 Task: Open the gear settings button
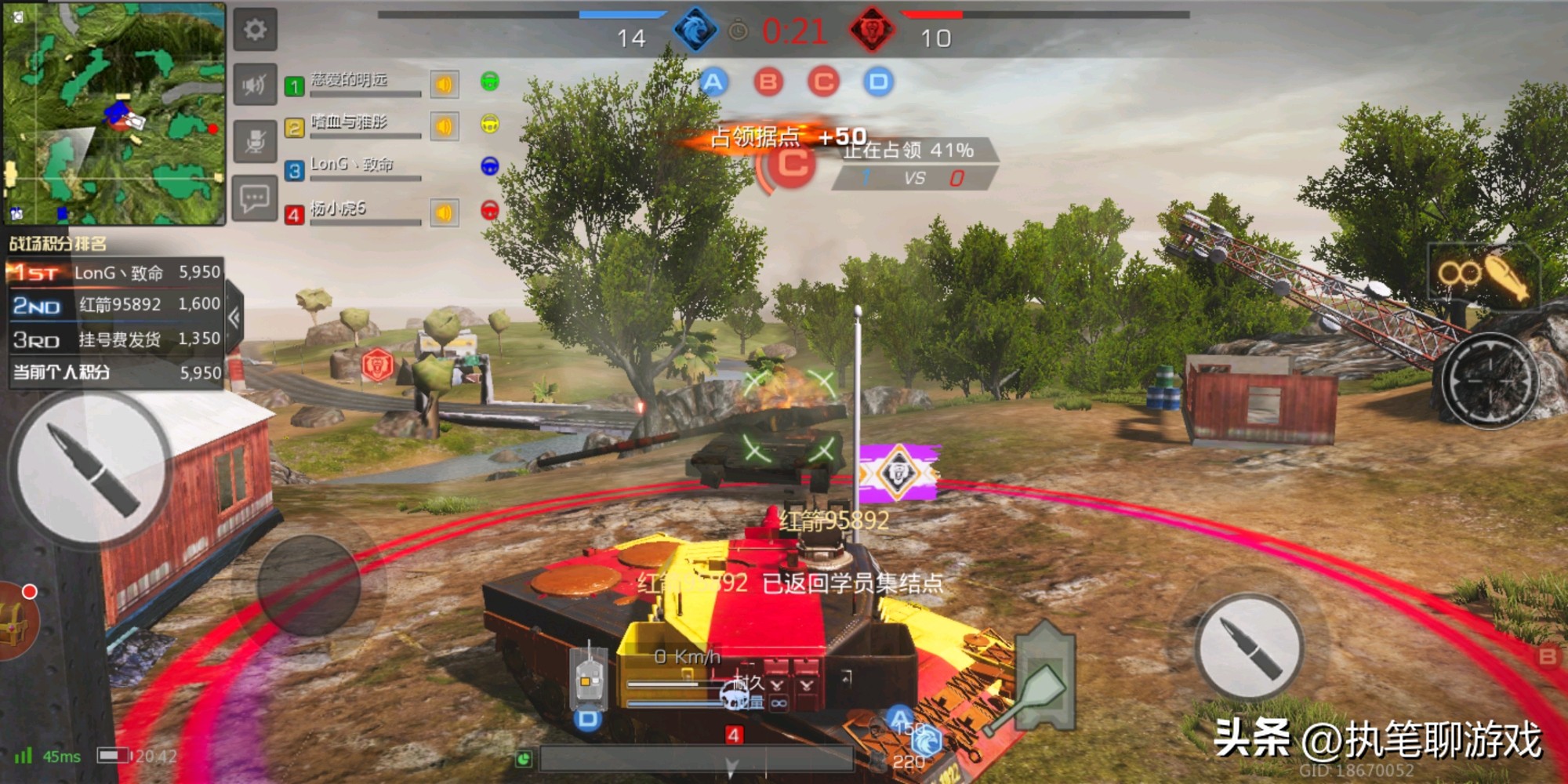(255, 31)
